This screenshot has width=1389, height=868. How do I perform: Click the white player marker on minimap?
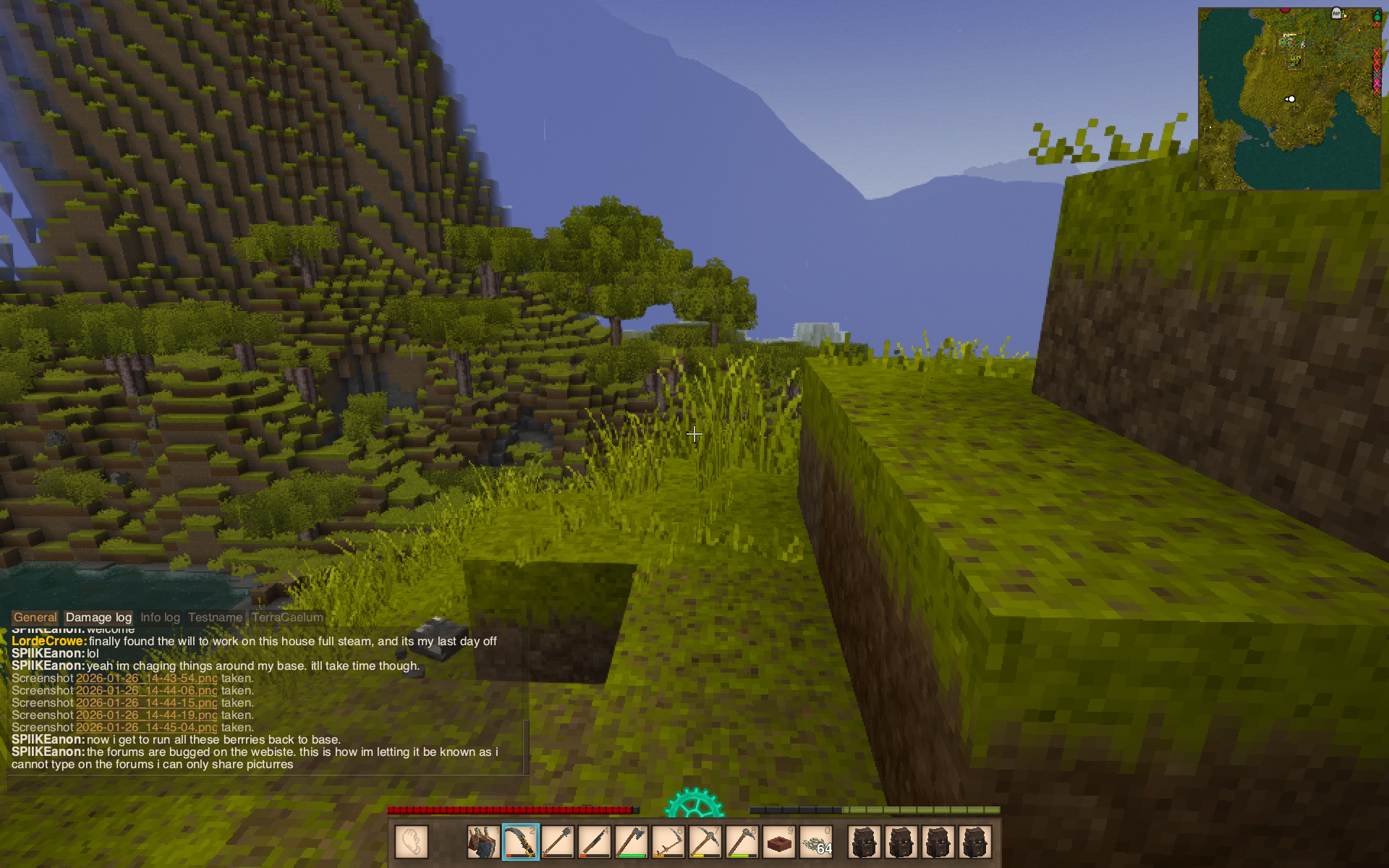pyautogui.click(x=1291, y=99)
